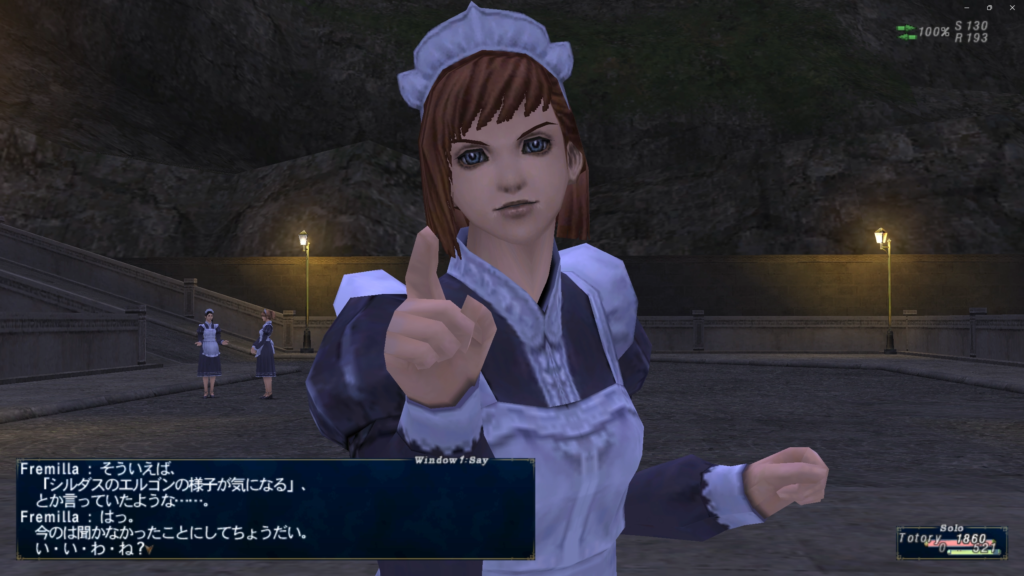Minimize the game window
Image resolution: width=1024 pixels, height=576 pixels.
click(x=964, y=7)
